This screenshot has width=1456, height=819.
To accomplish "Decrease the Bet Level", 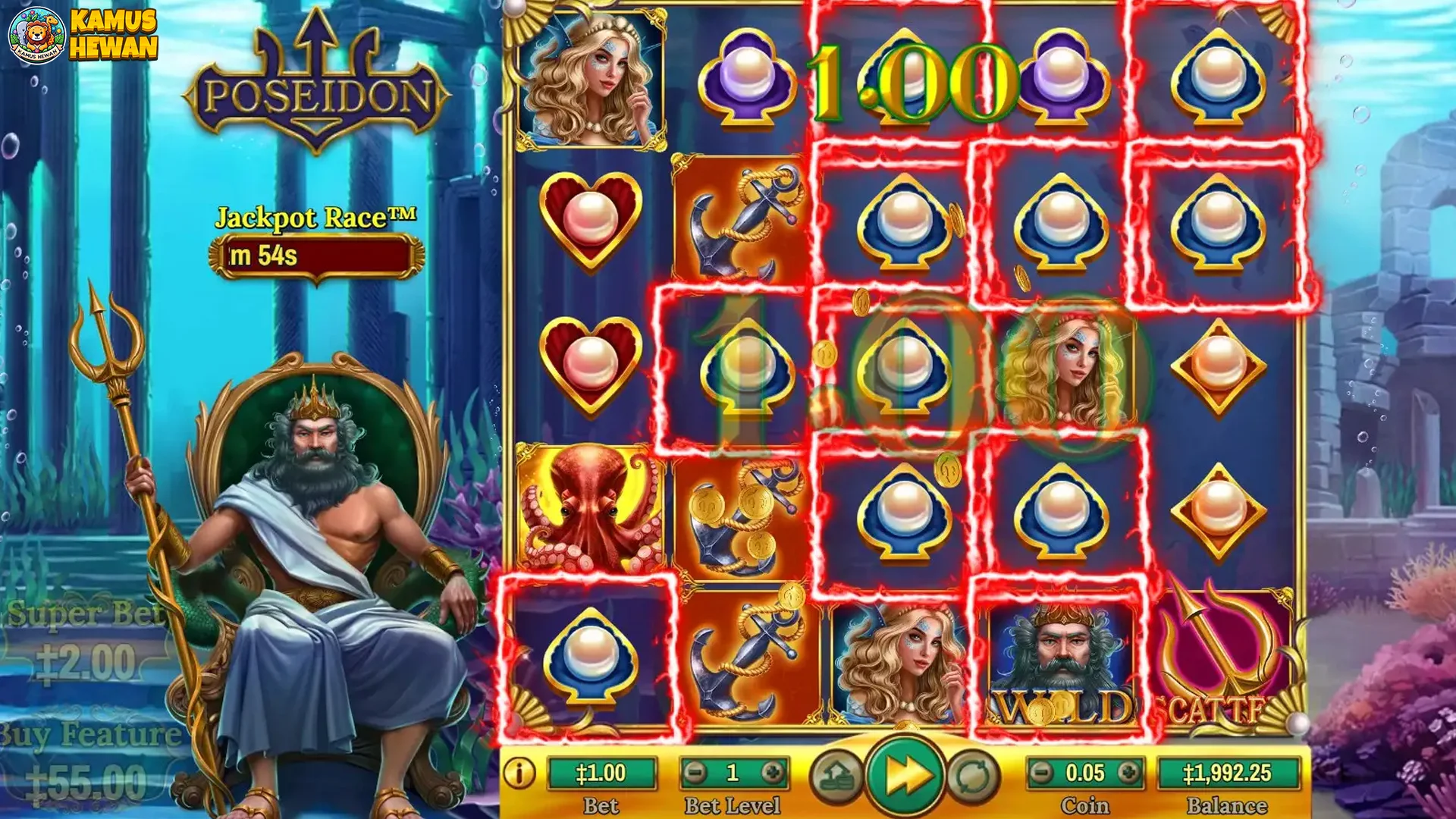I will coord(695,773).
